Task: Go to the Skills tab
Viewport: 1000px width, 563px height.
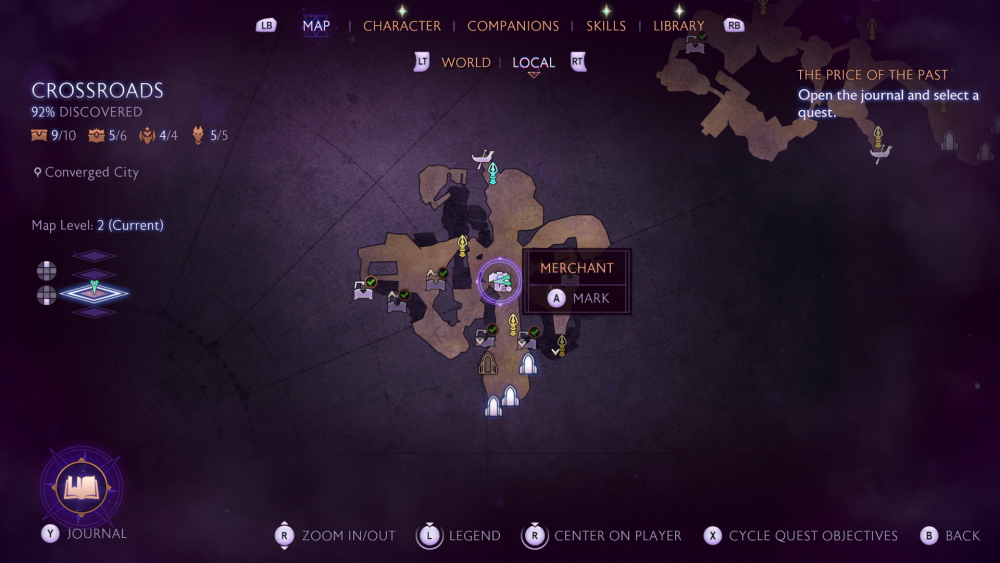Action: (605, 26)
